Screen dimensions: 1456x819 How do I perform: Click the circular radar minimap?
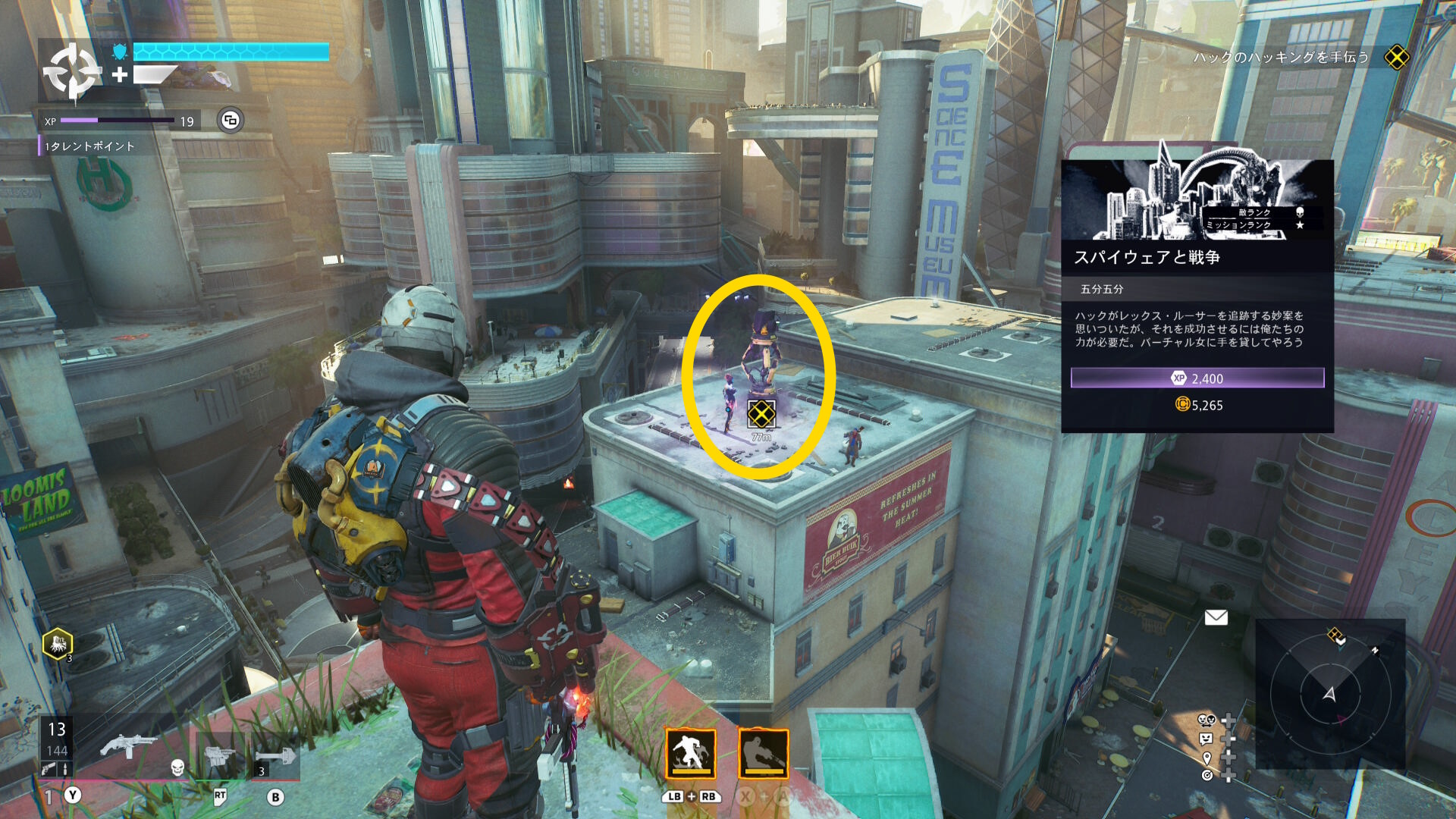click(x=1329, y=693)
